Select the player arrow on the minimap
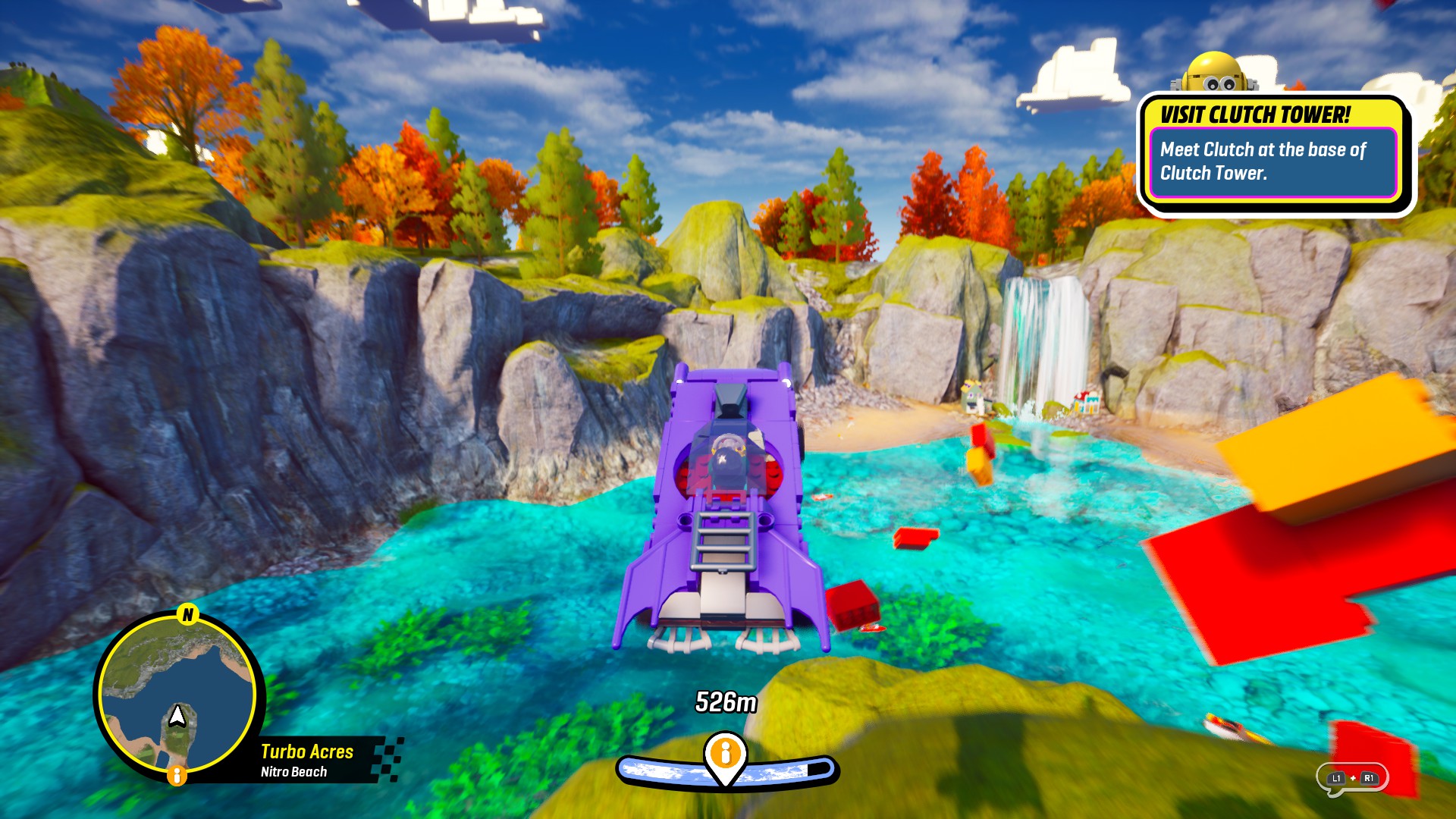The height and width of the screenshot is (819, 1456). pos(177,714)
